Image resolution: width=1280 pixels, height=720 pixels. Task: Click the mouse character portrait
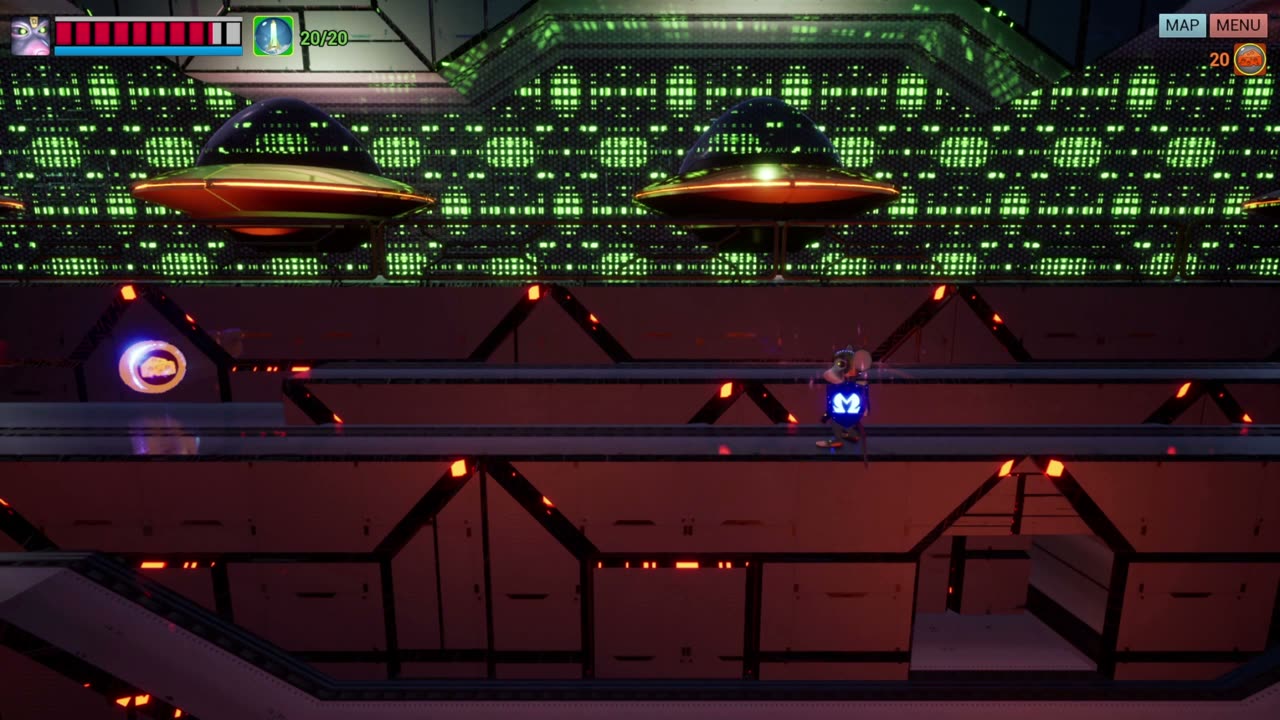[30, 36]
